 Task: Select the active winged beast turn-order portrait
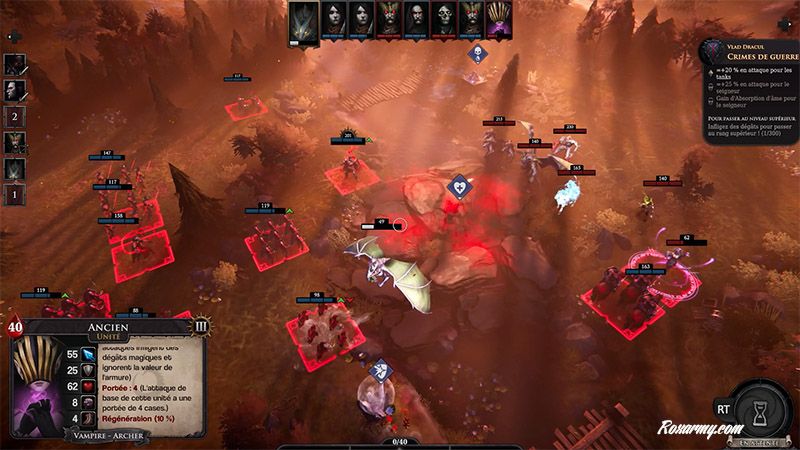304,21
